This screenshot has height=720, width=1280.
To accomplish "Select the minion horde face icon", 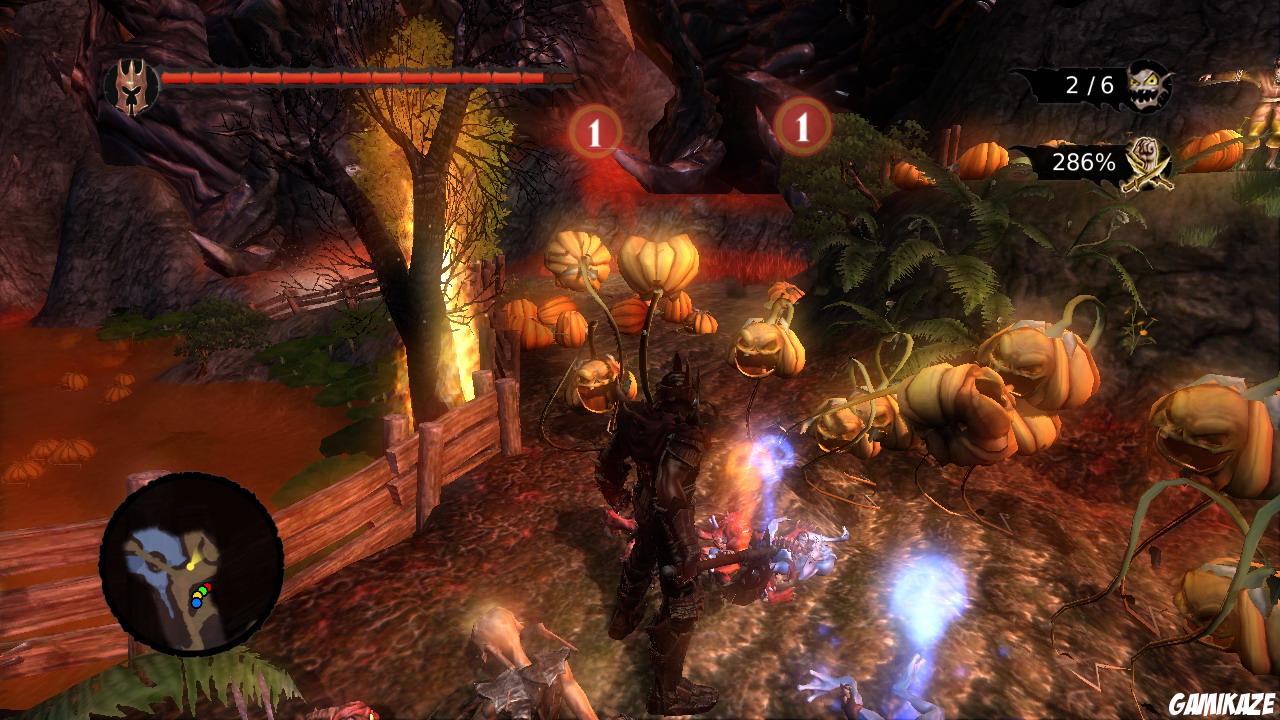I will click(x=1148, y=85).
